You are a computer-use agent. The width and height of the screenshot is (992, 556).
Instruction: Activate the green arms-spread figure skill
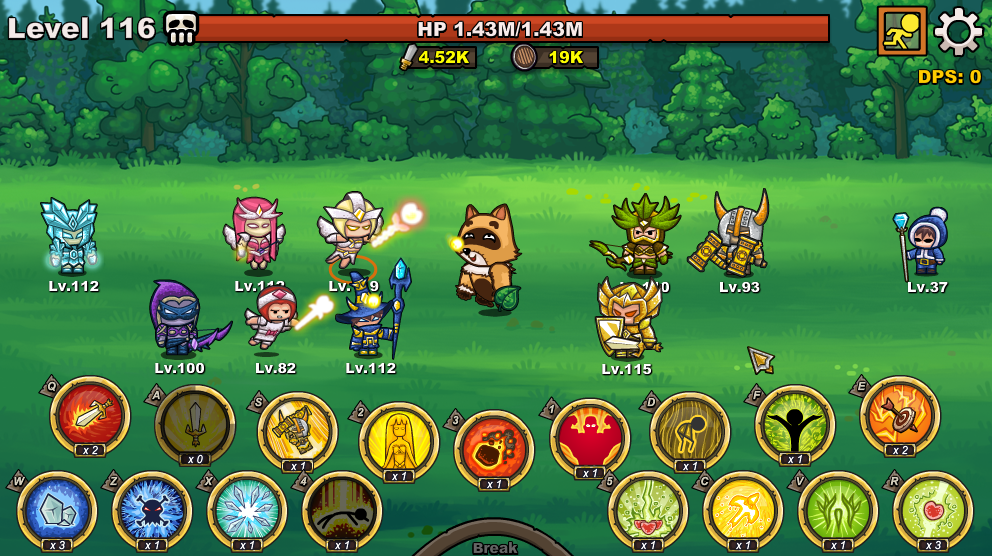coord(795,425)
